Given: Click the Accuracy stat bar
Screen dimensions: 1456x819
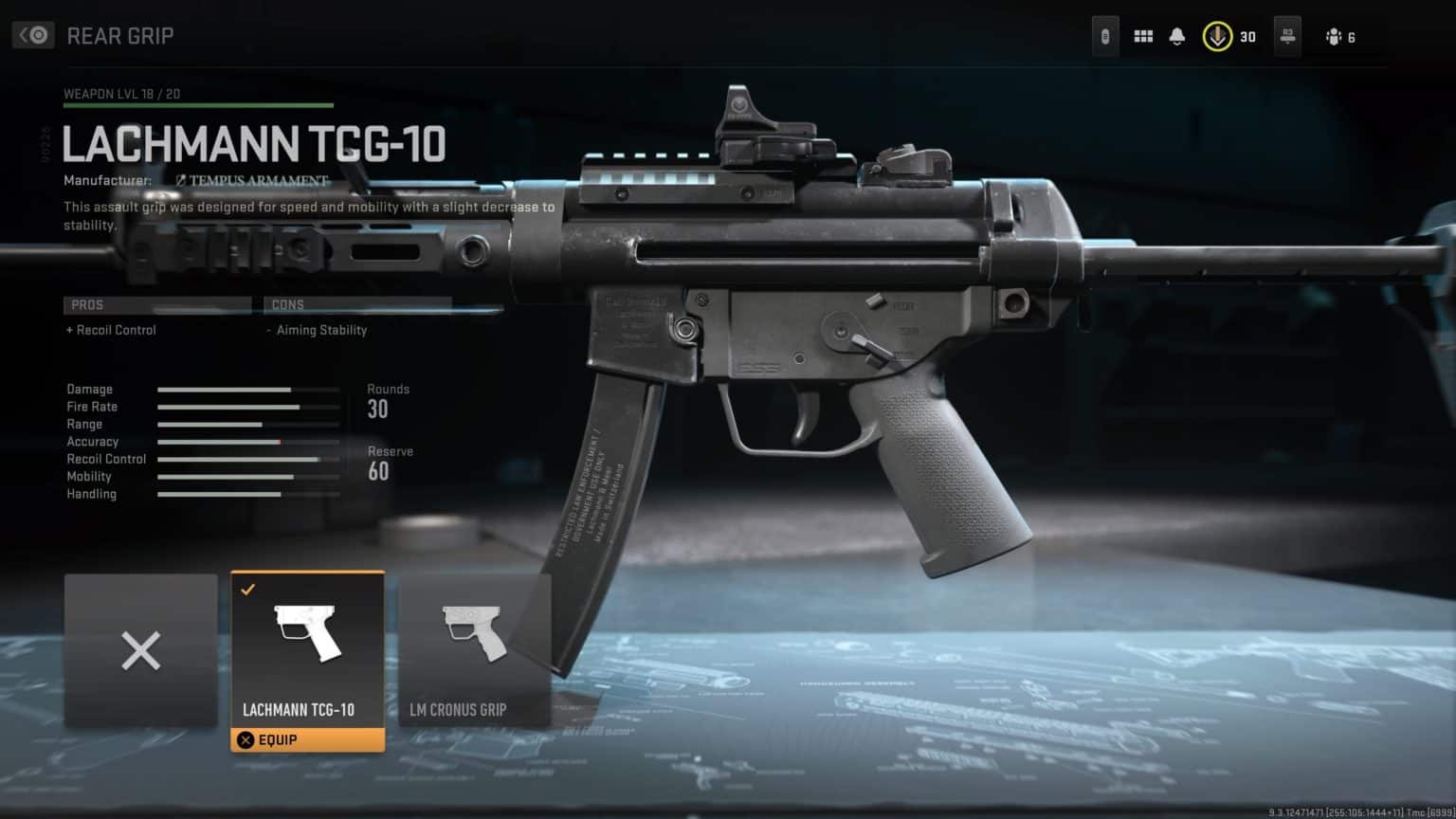Looking at the screenshot, I should [x=249, y=442].
